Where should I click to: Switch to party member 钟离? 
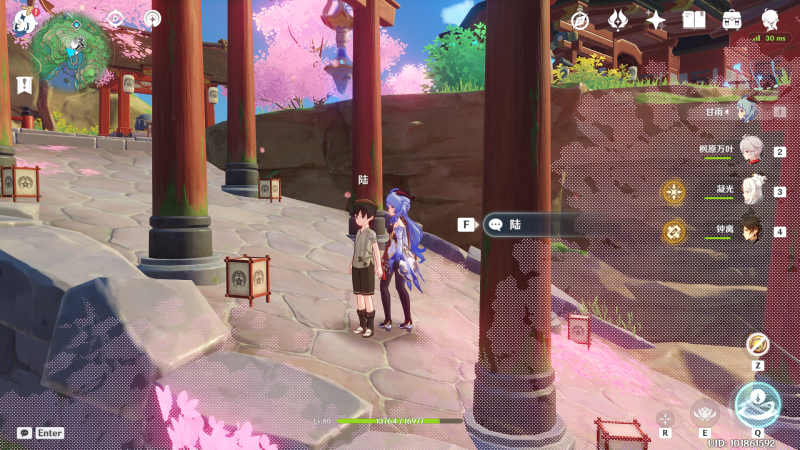pyautogui.click(x=751, y=230)
